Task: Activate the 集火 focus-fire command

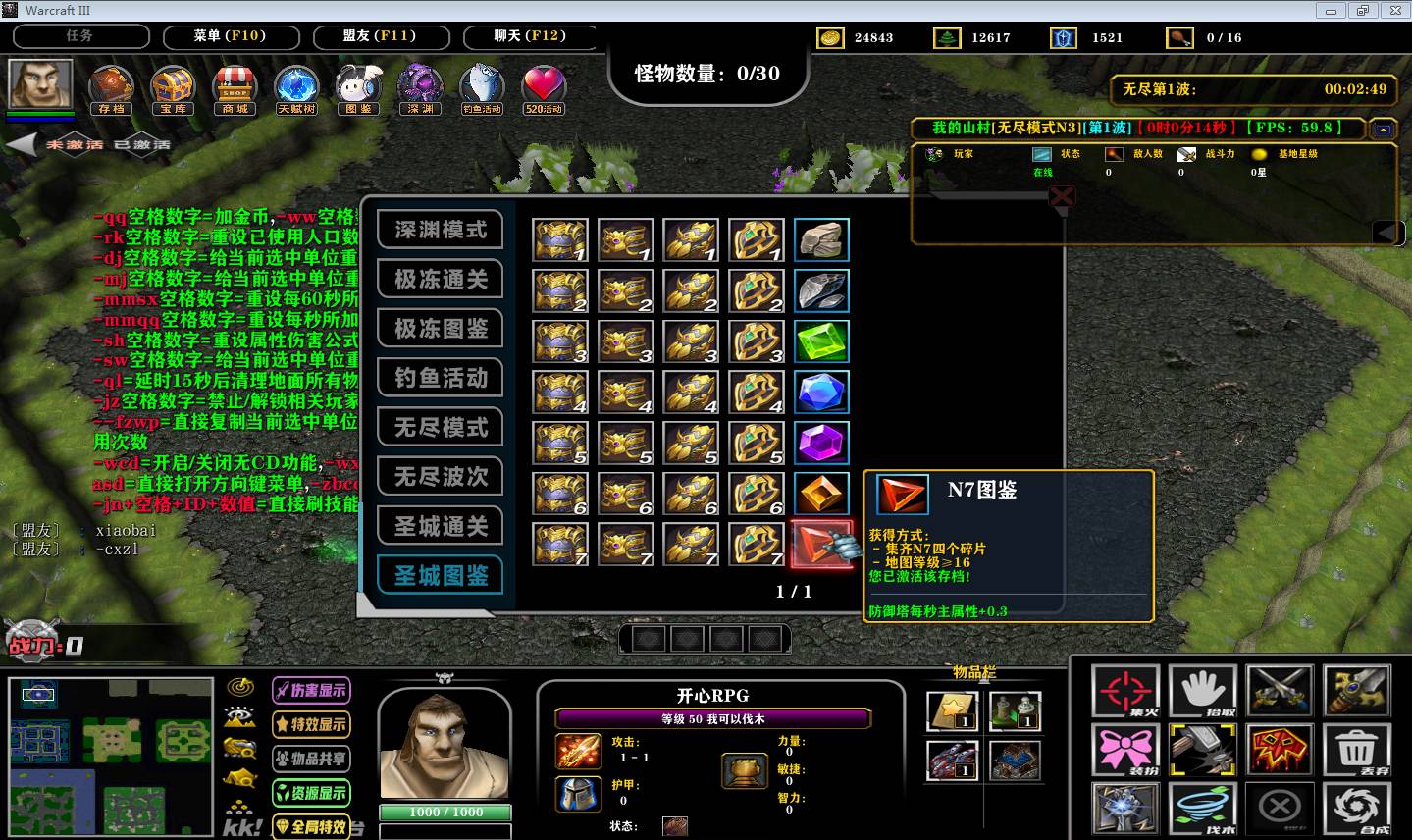Action: tap(1125, 692)
